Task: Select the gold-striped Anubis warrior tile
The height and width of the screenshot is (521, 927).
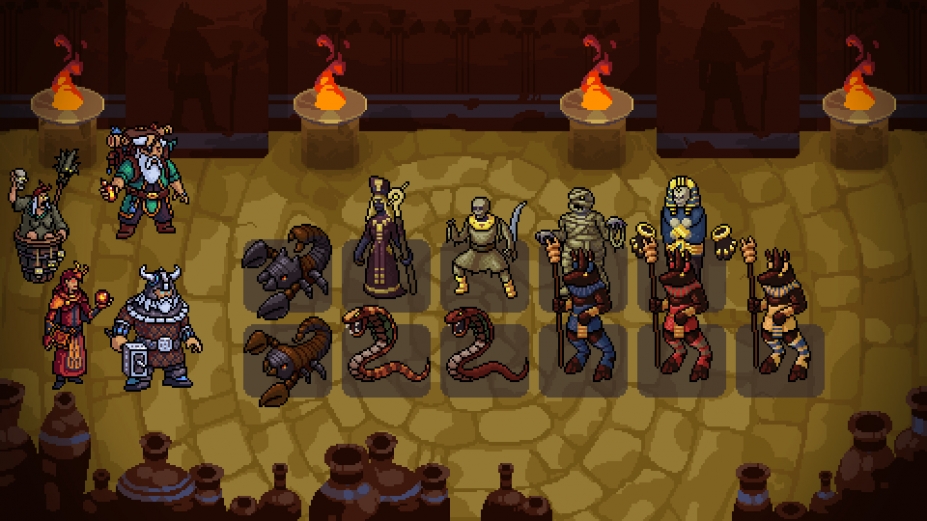Action: (x=780, y=320)
